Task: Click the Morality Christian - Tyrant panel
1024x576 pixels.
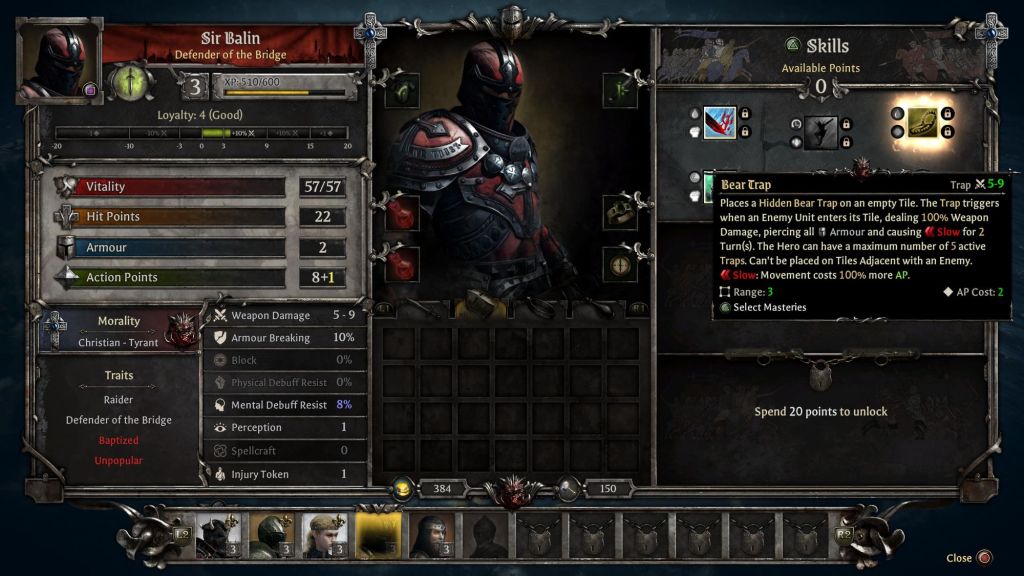Action: pyautogui.click(x=120, y=331)
